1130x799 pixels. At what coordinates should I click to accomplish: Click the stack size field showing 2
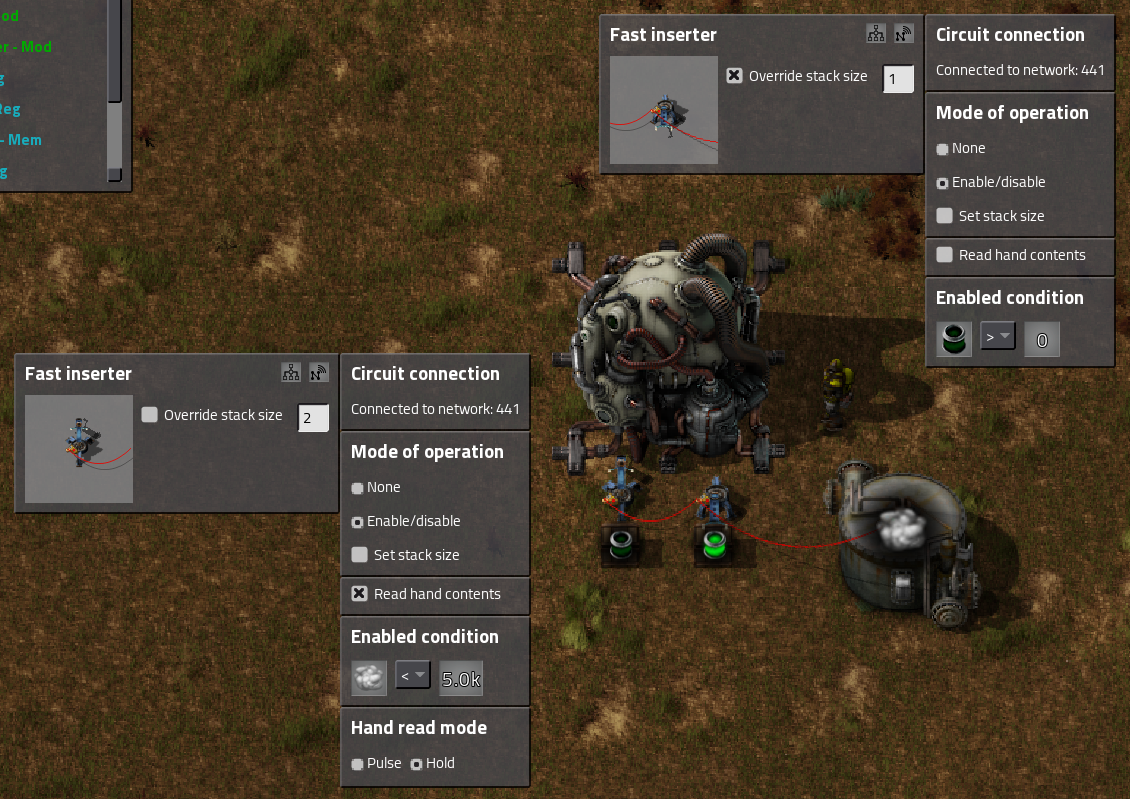click(x=313, y=418)
